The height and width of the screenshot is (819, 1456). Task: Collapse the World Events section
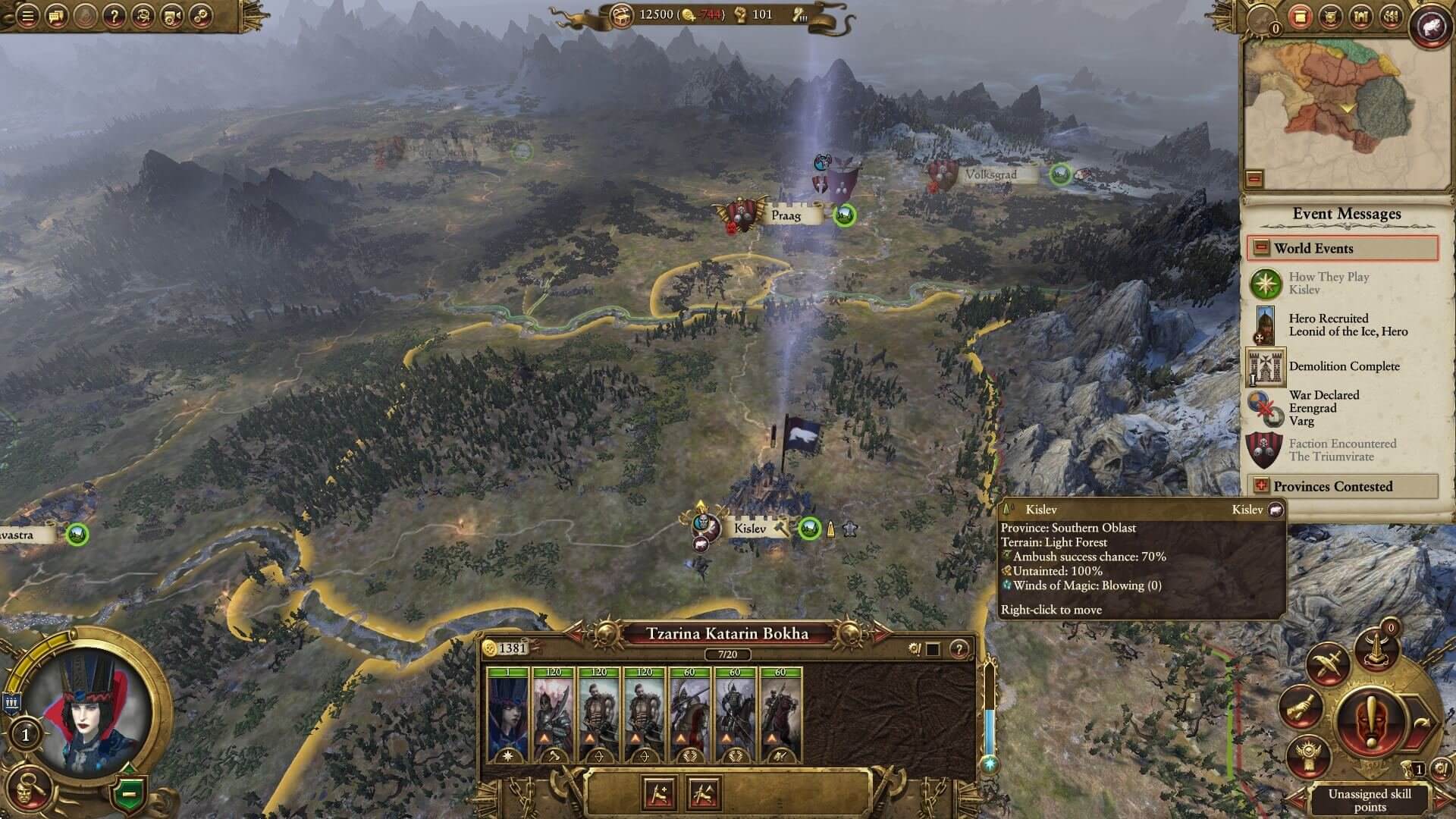1261,248
